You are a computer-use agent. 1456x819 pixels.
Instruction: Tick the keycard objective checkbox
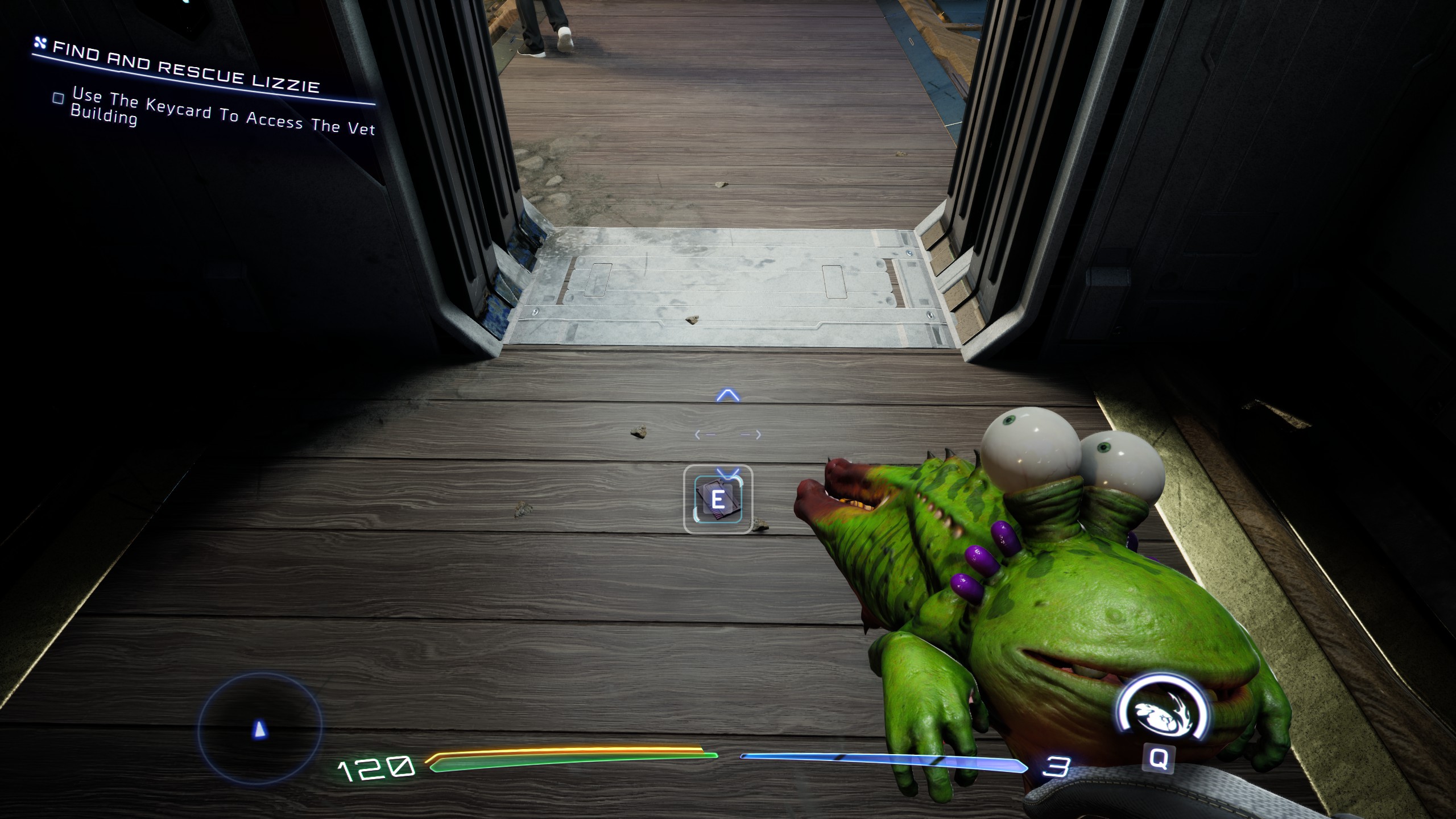[58, 98]
